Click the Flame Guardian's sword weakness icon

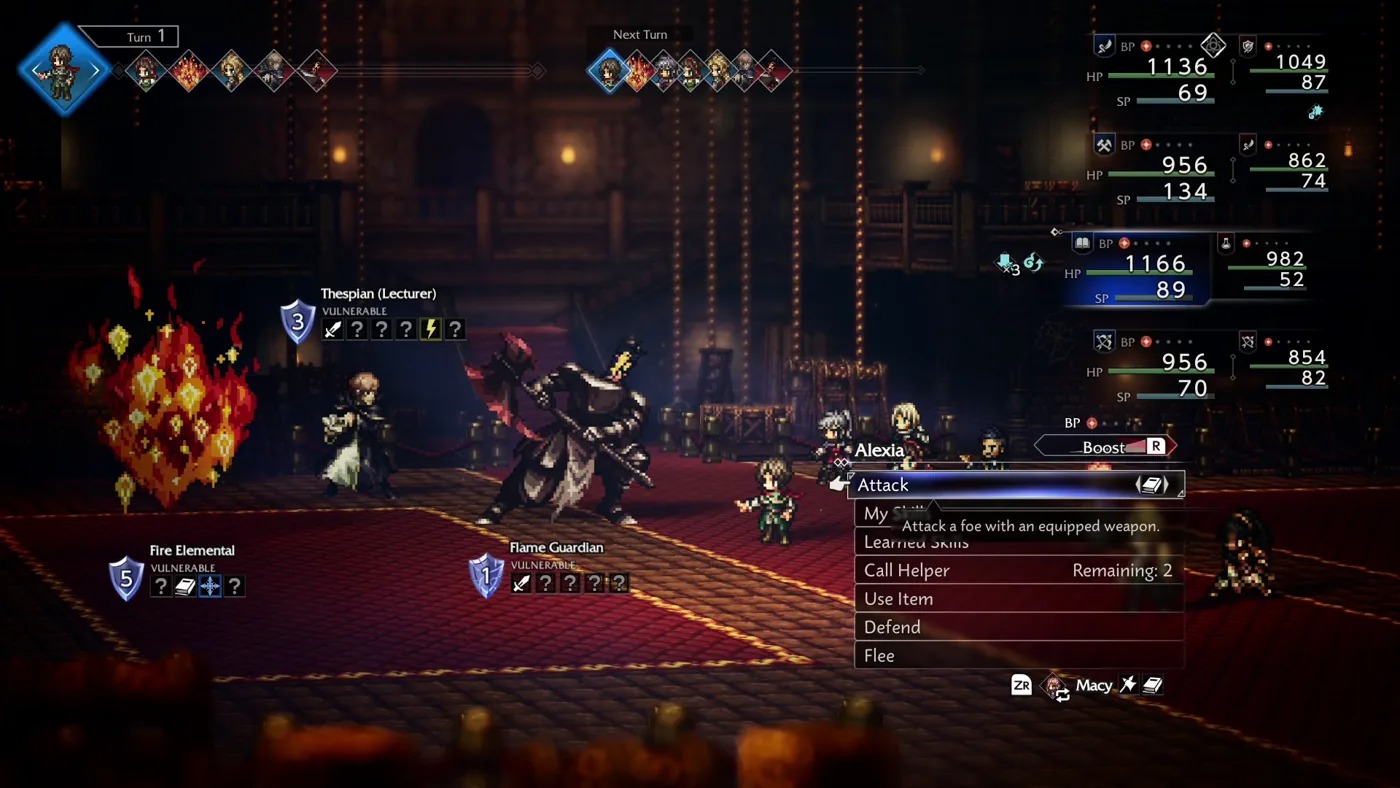tap(521, 583)
